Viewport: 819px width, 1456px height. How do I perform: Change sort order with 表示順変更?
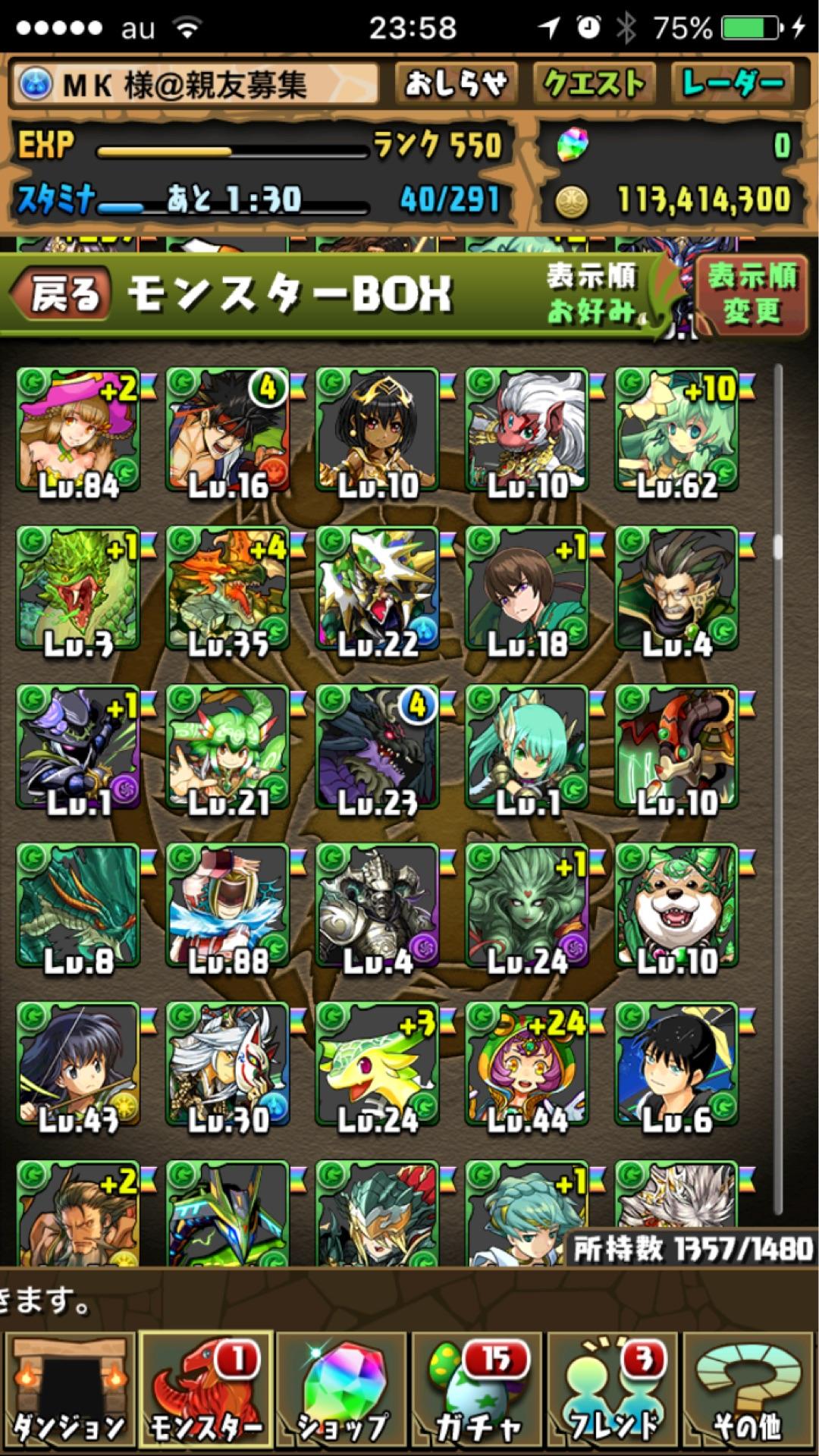click(751, 293)
